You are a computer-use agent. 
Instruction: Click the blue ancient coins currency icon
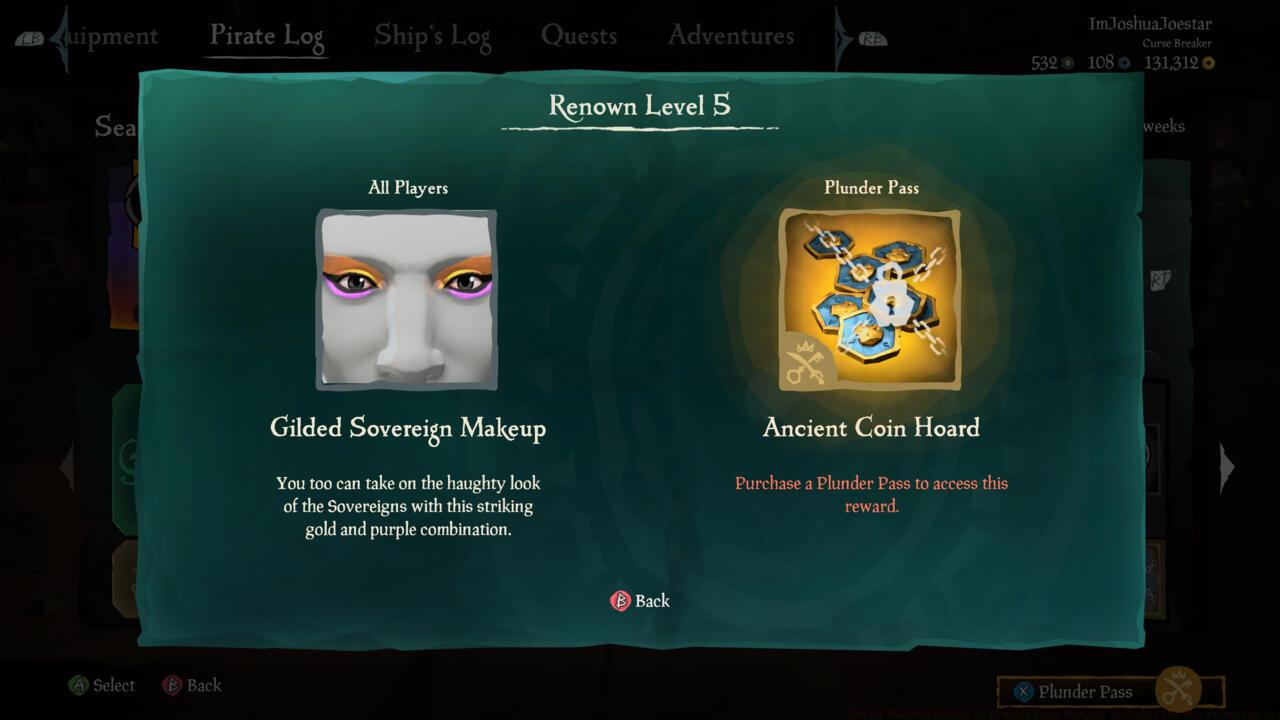point(1124,63)
